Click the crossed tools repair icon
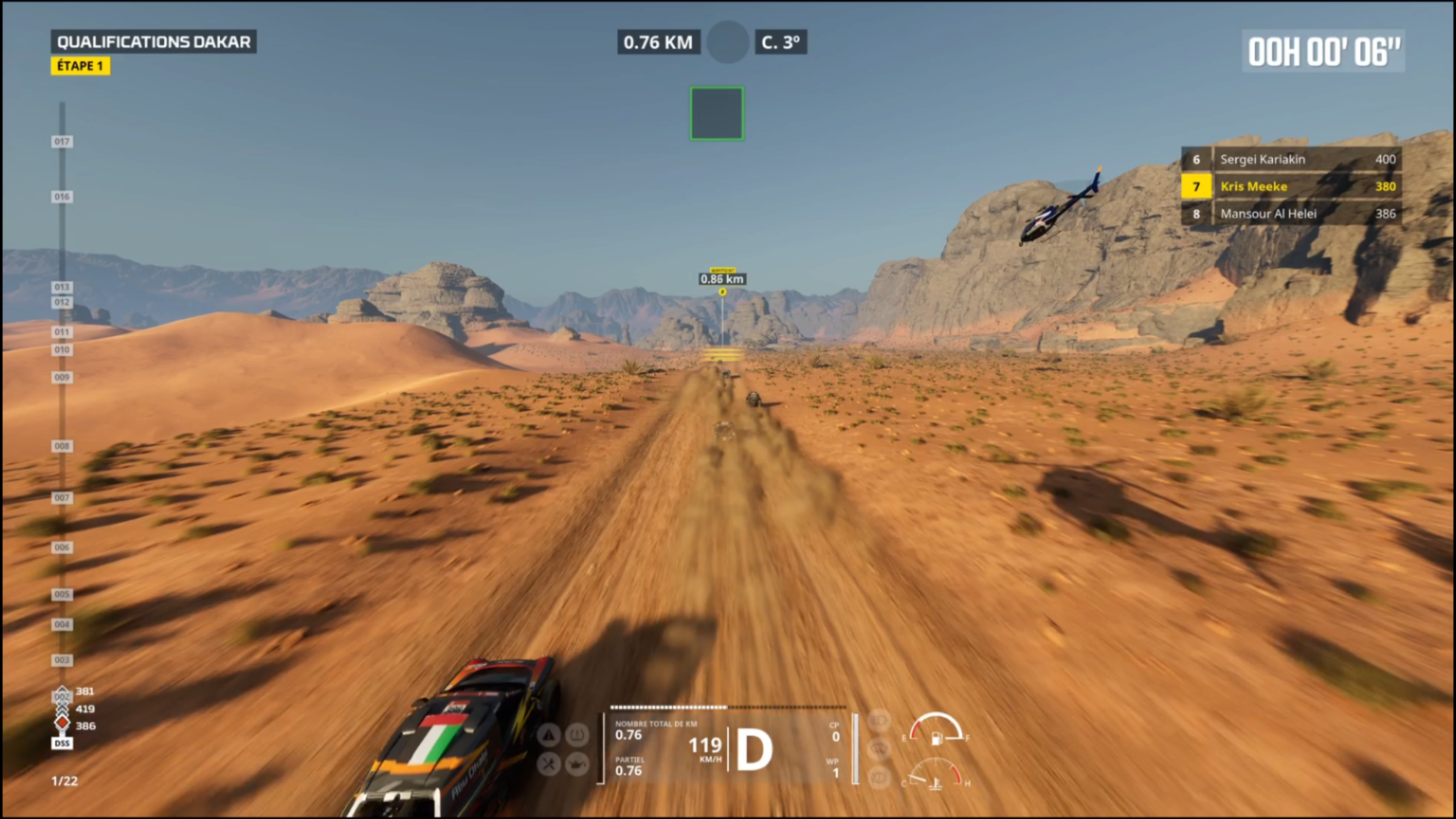This screenshot has width=1456, height=819. pos(548,765)
